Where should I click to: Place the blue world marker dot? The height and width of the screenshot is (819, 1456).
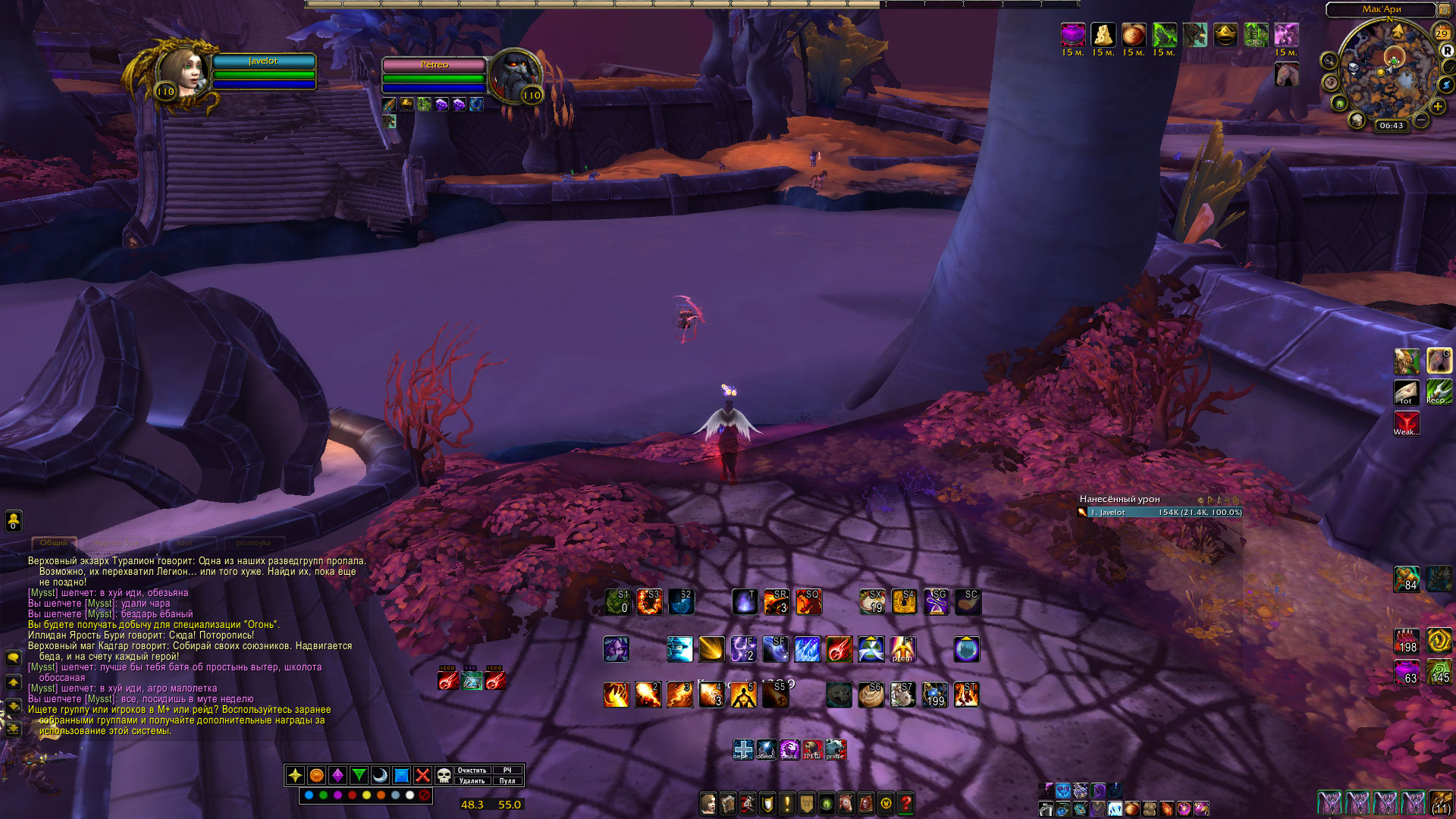coord(309,795)
